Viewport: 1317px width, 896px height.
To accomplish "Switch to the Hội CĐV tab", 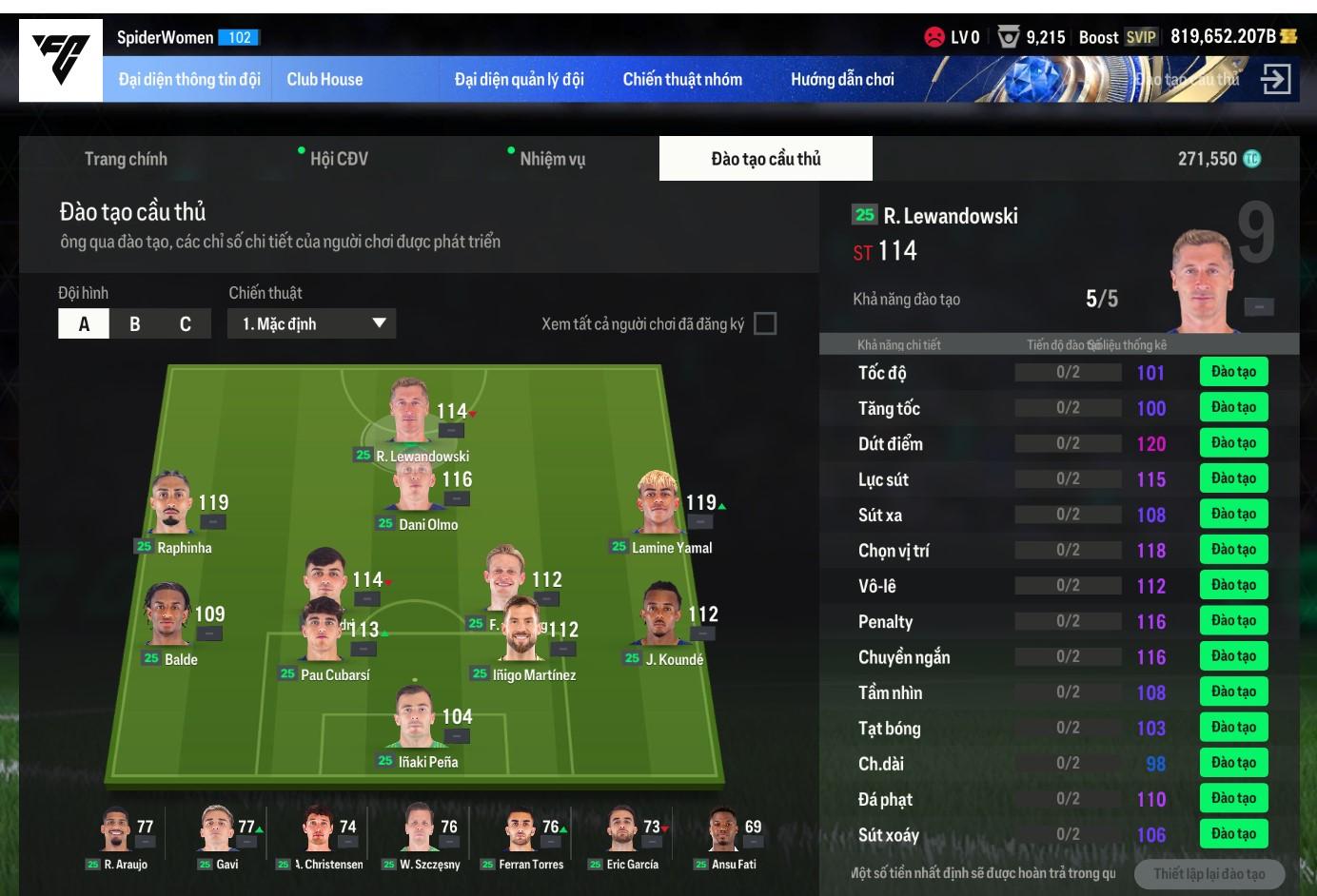I will pos(338,159).
